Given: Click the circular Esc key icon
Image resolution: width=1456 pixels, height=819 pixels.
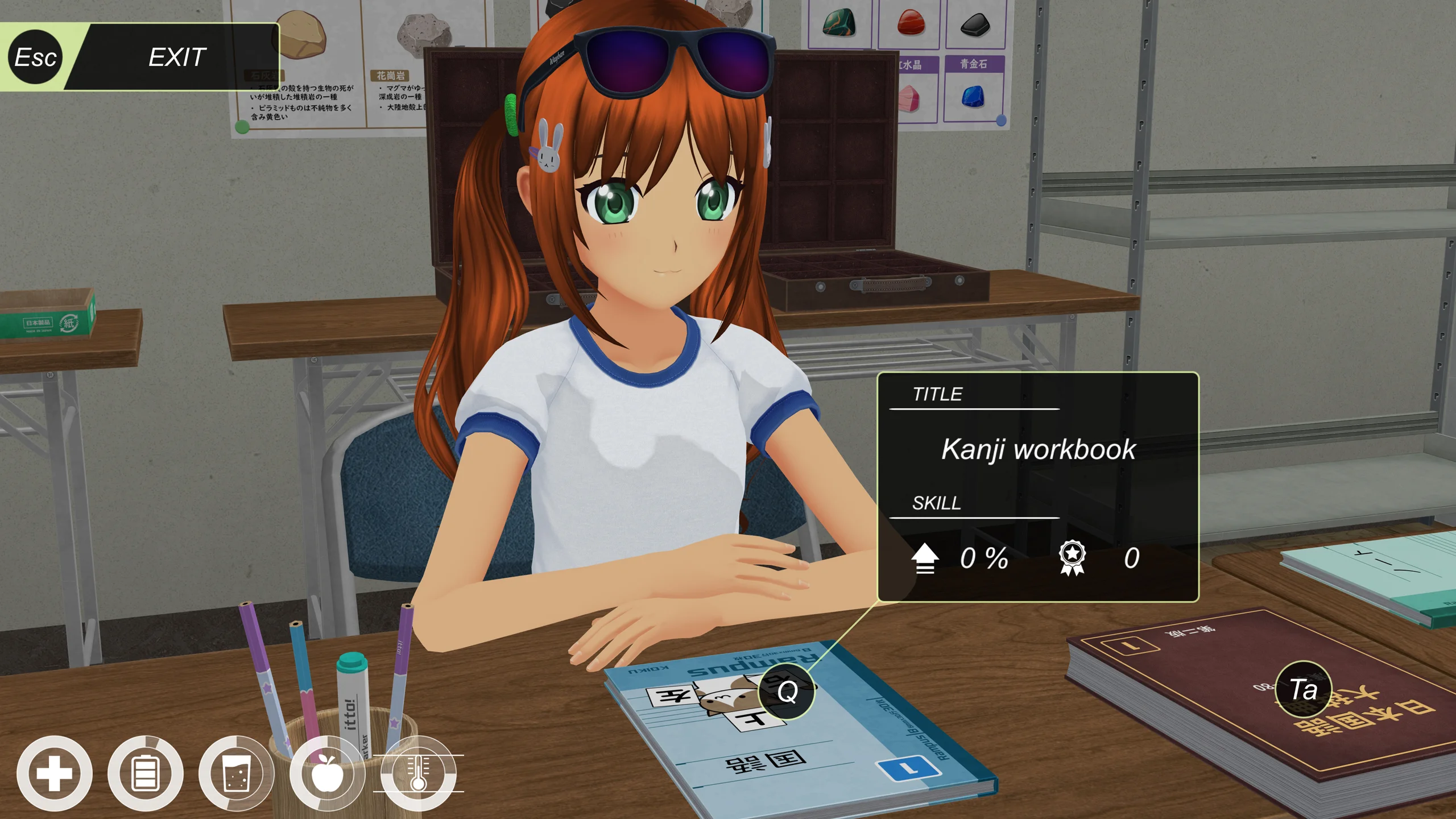Looking at the screenshot, I should click(35, 57).
